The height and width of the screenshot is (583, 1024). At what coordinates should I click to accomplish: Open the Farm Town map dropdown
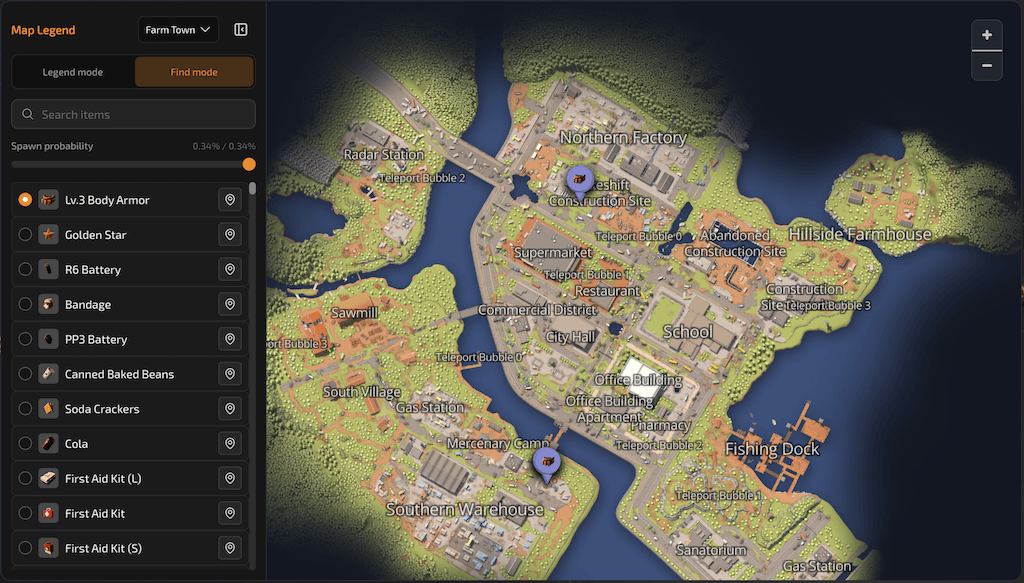178,30
